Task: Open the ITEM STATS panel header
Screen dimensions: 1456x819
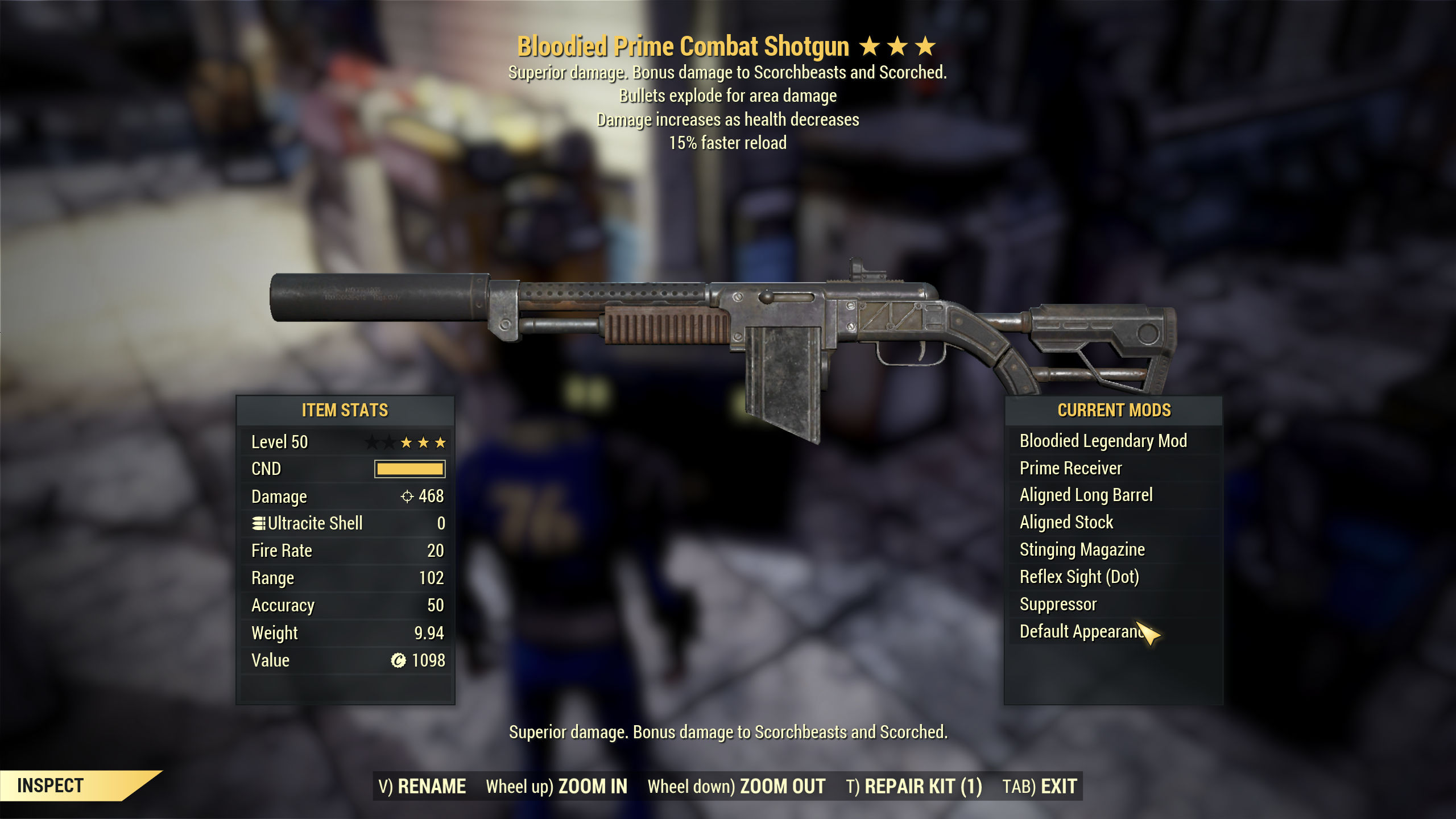Action: click(x=344, y=411)
